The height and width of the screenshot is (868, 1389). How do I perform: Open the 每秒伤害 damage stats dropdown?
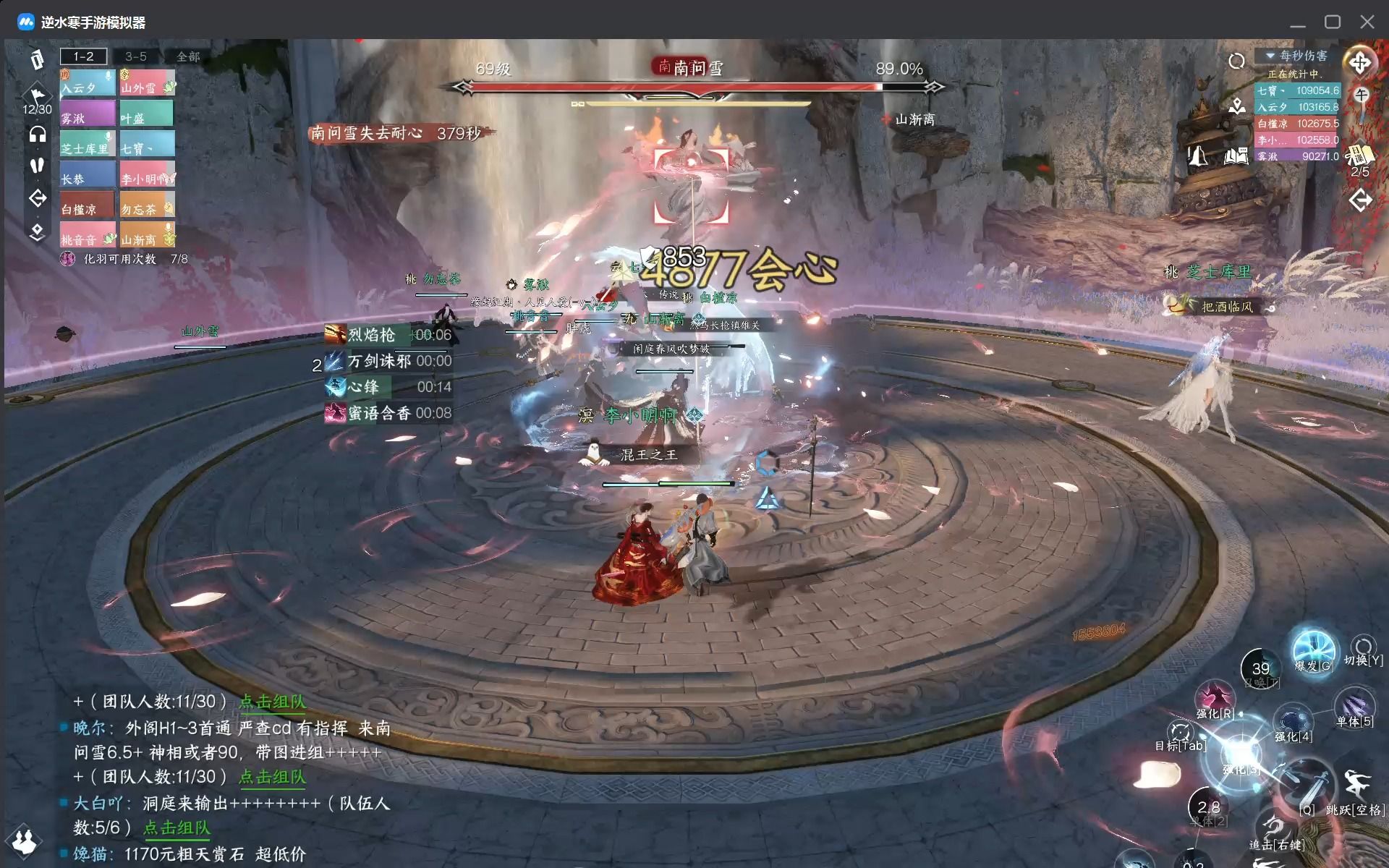click(x=1296, y=56)
